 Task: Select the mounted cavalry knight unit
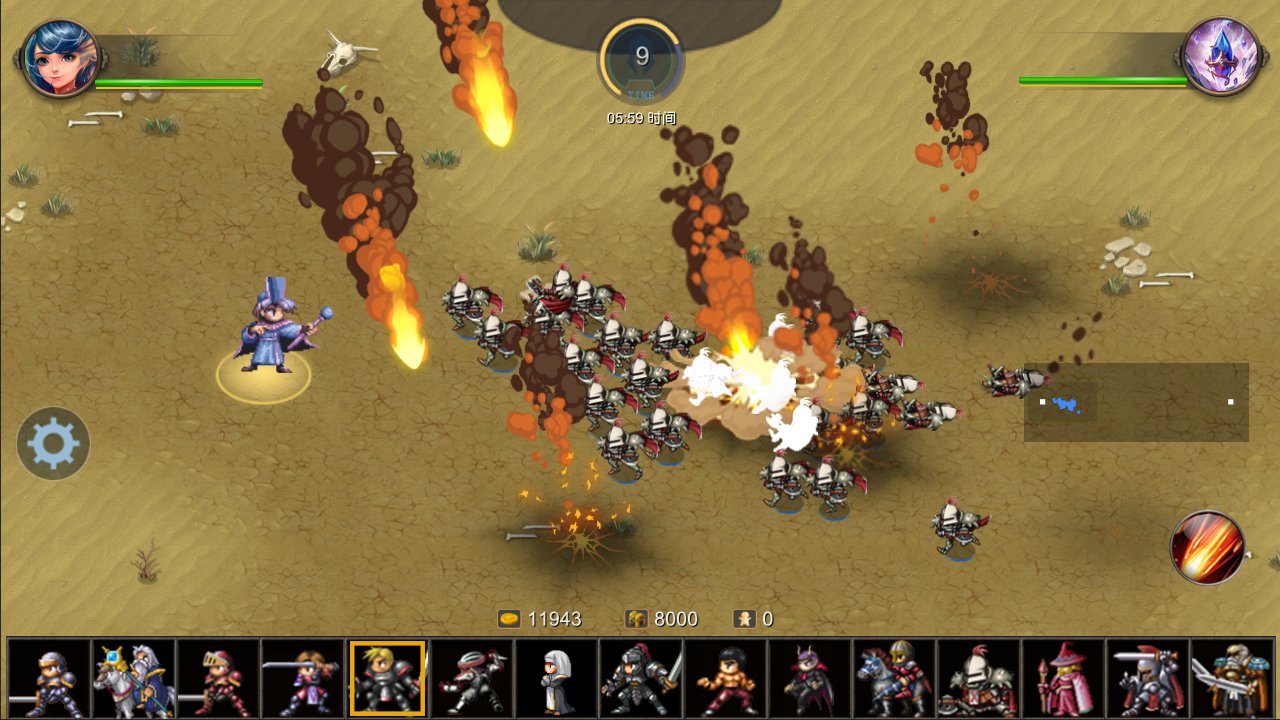tap(894, 679)
